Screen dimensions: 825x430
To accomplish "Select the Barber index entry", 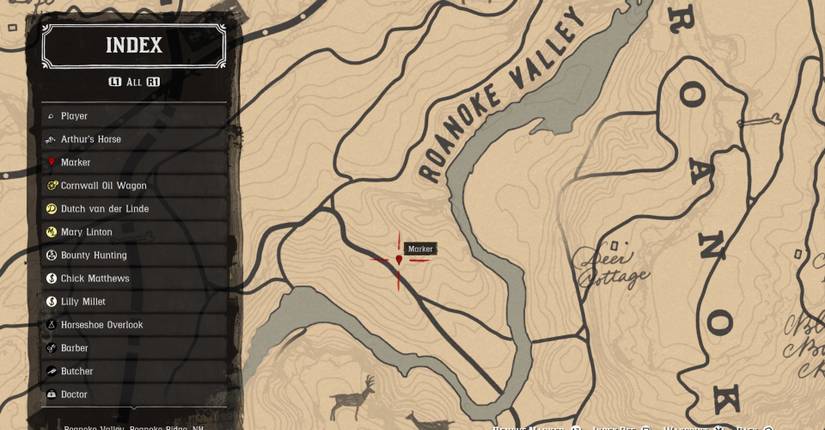I will [x=134, y=348].
